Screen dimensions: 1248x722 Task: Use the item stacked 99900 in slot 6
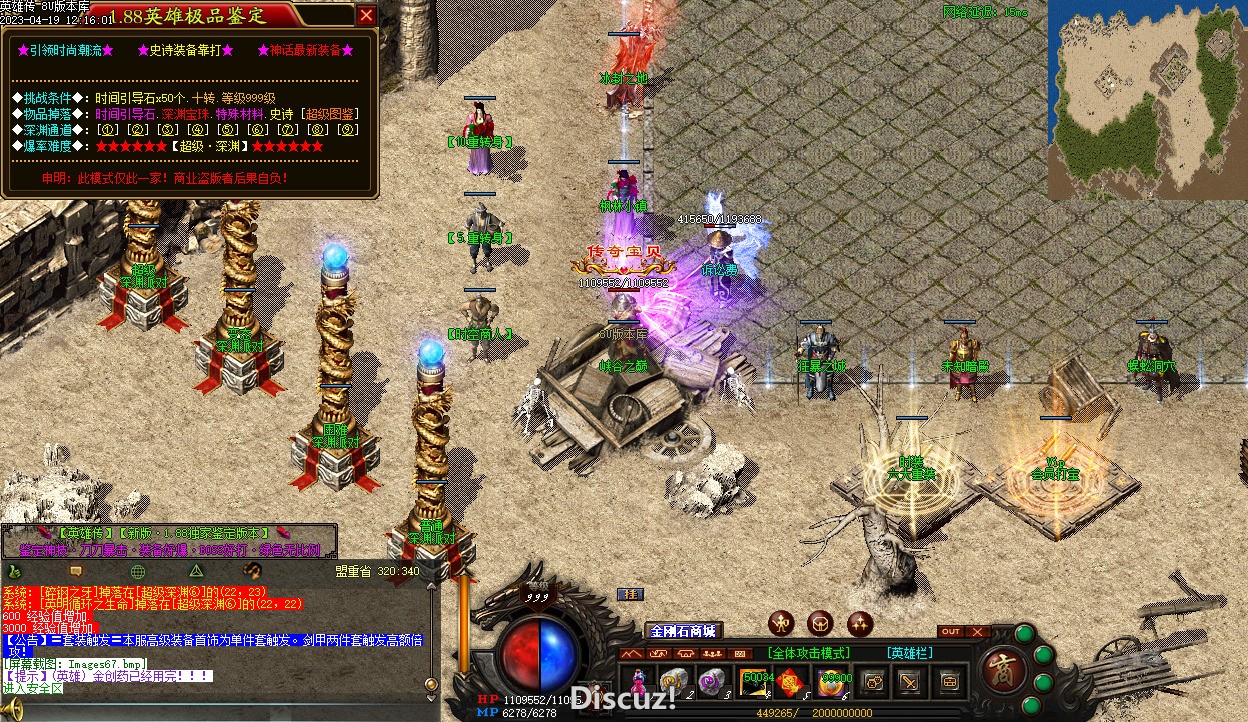click(x=834, y=681)
